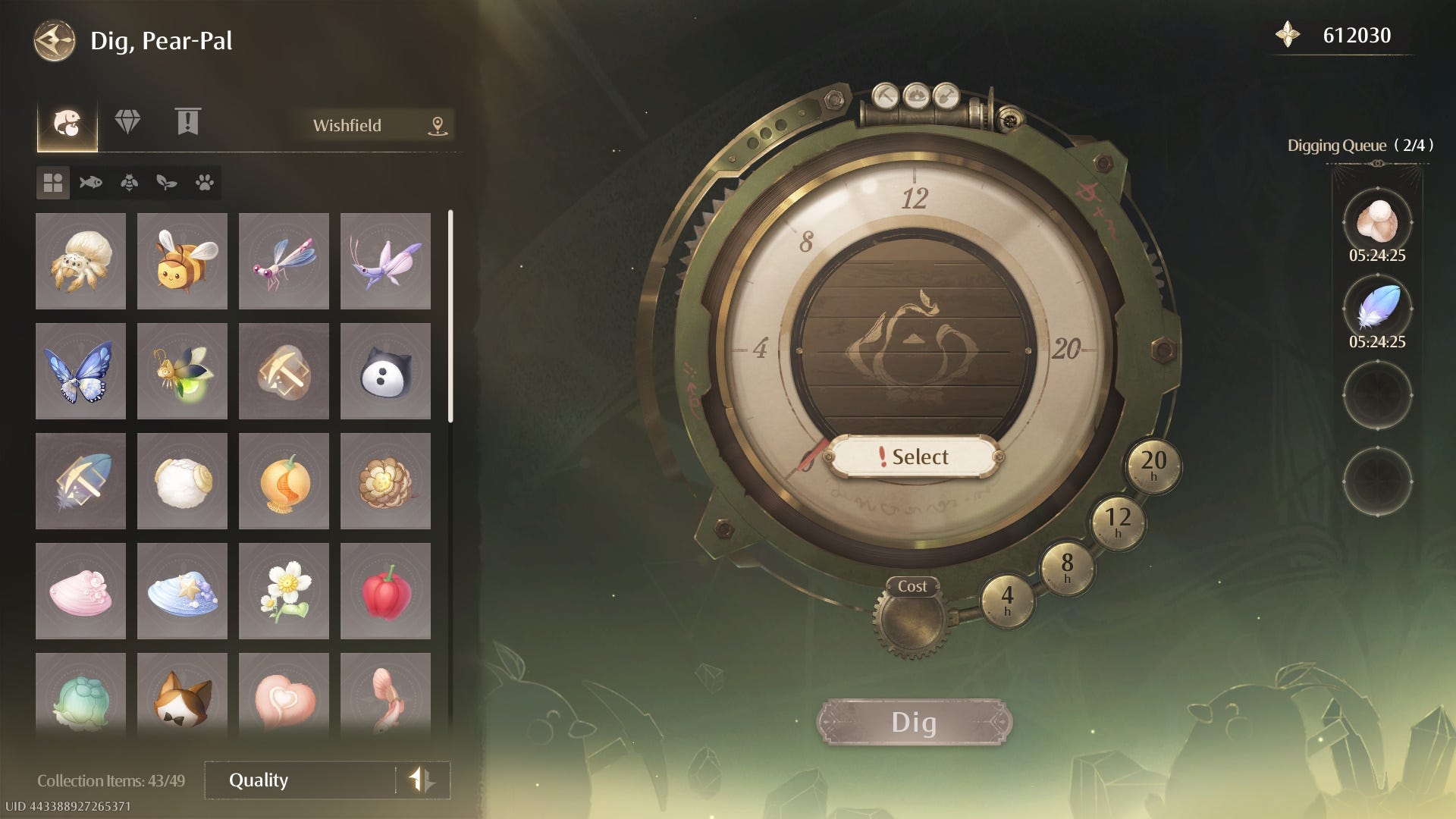Switch to the exclamation banner tab

point(187,122)
